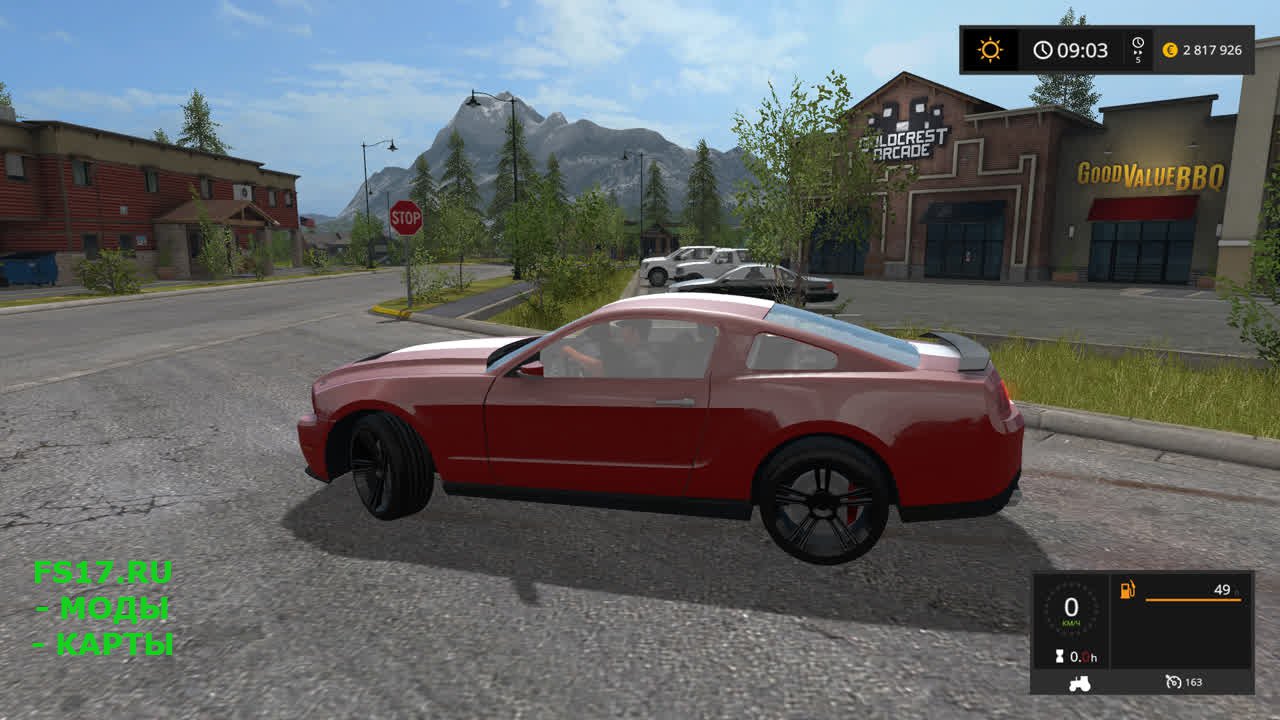Click the gold euro coin icon
Screen dimensions: 1280x720
(x=1170, y=50)
